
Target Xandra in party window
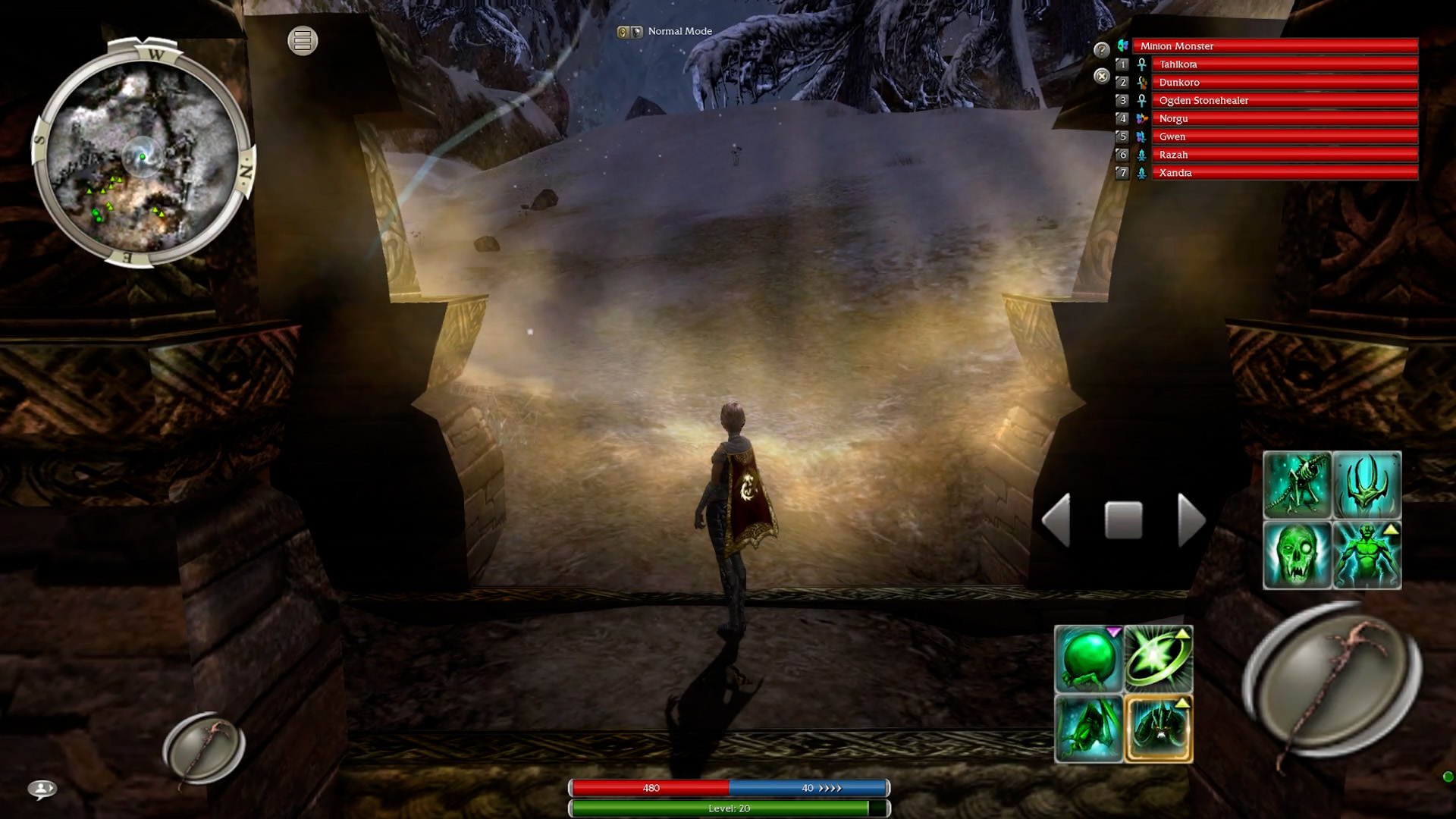1284,173
